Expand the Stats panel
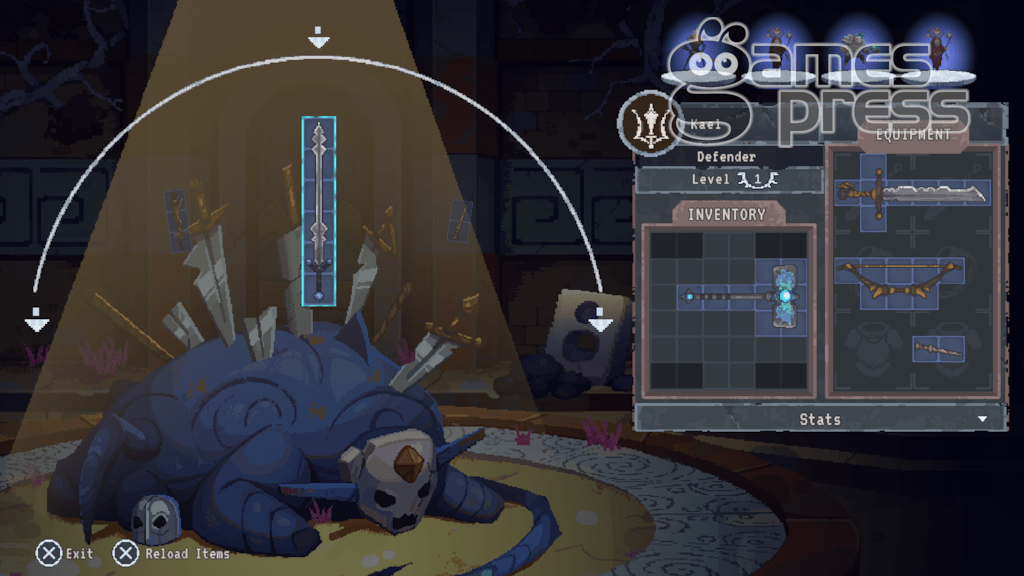 coord(820,419)
